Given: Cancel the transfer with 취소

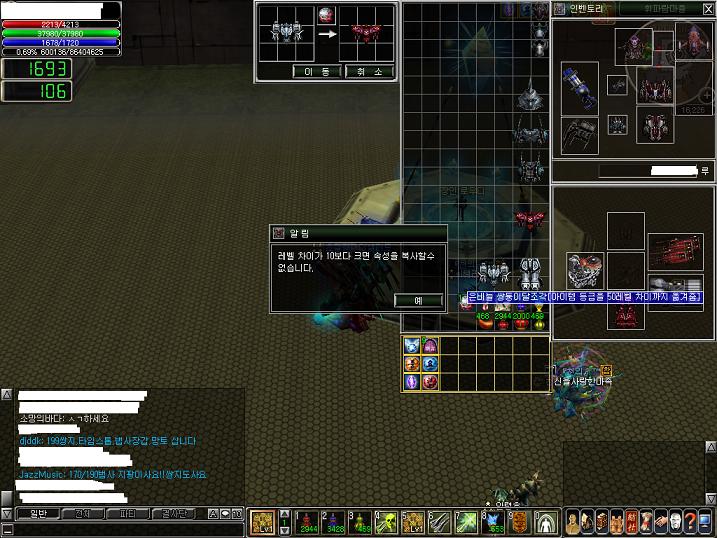Looking at the screenshot, I should (x=370, y=71).
